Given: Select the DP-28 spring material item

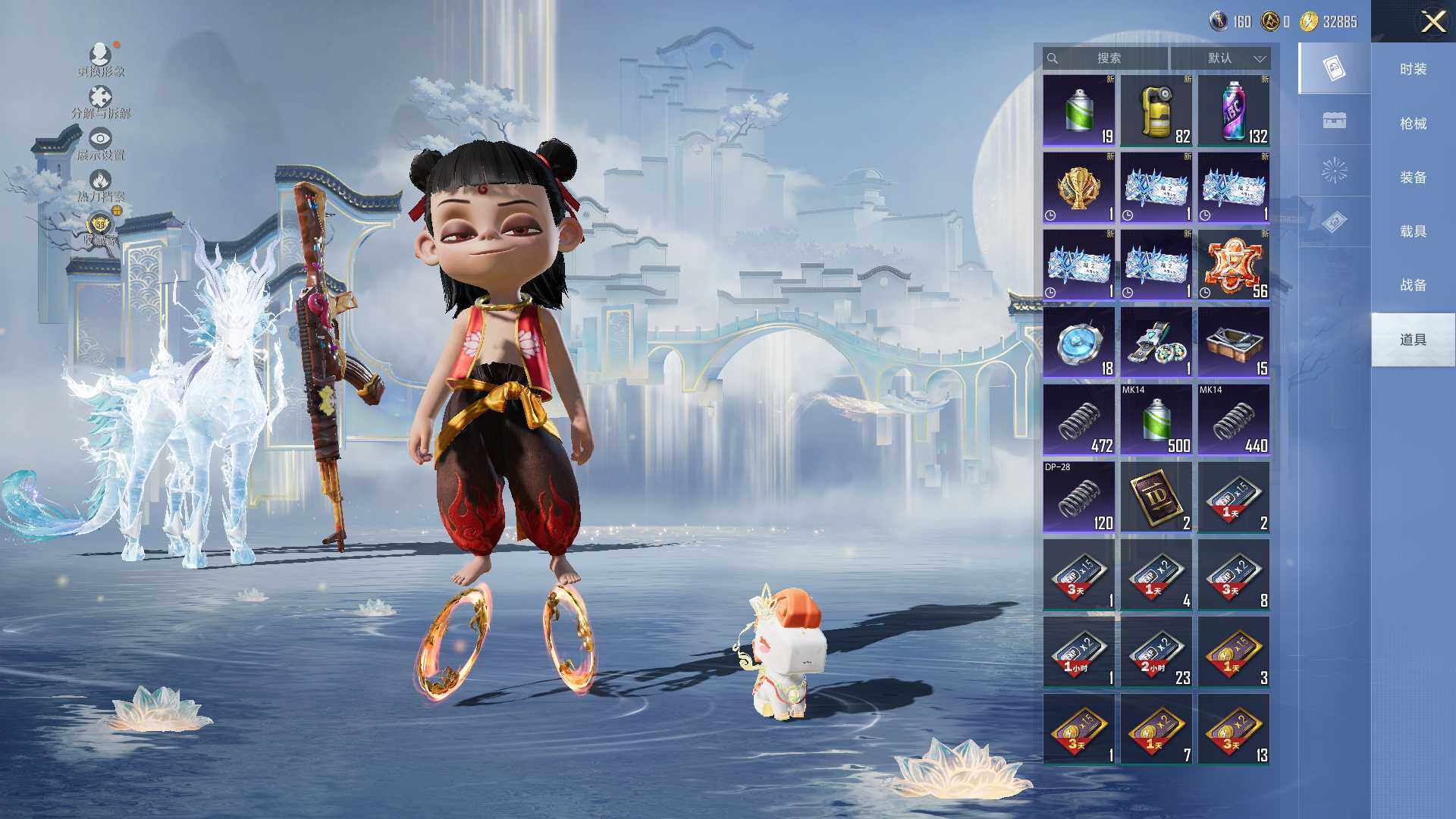Looking at the screenshot, I should pos(1079,497).
